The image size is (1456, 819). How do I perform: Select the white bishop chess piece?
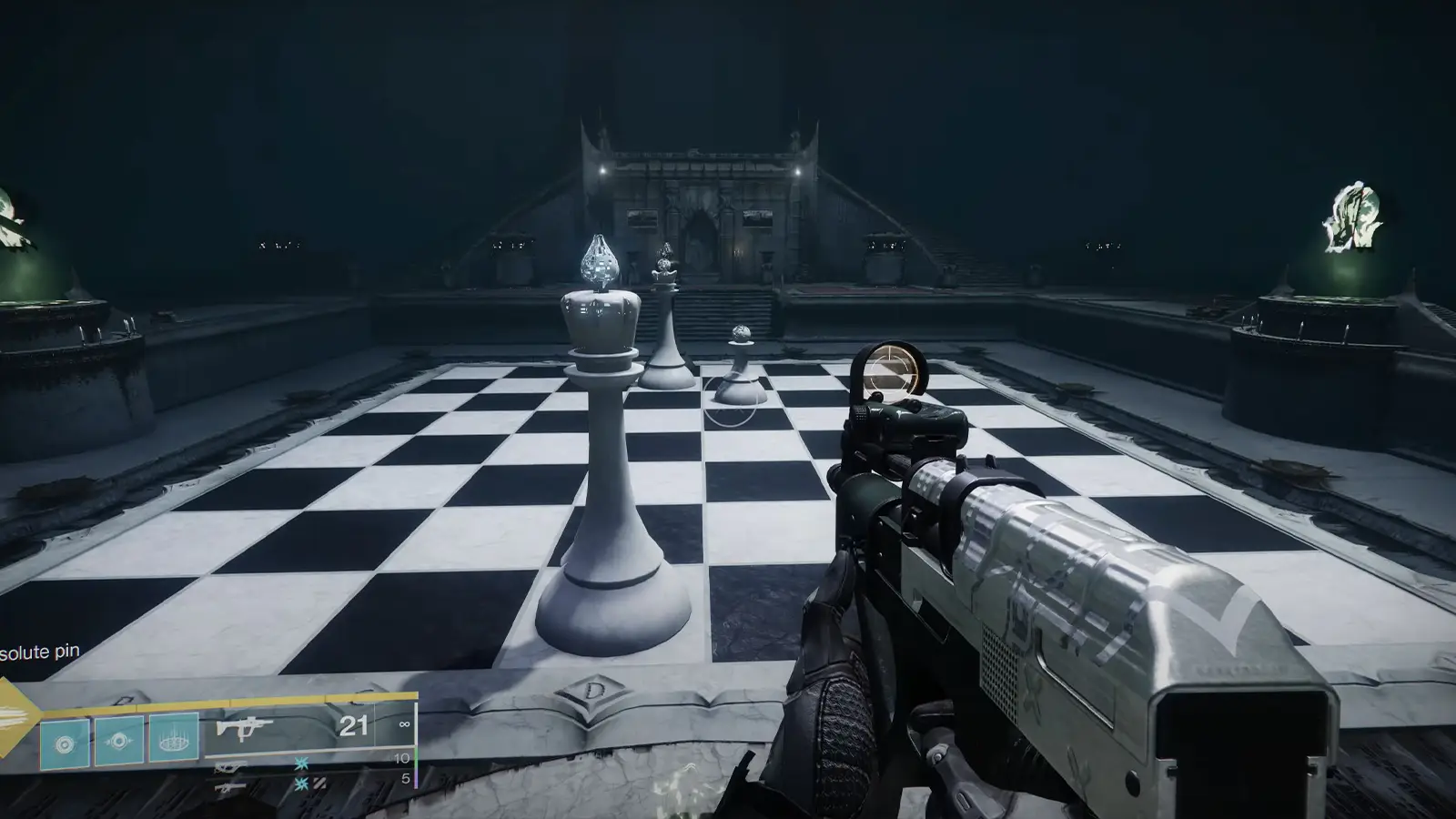(x=667, y=328)
